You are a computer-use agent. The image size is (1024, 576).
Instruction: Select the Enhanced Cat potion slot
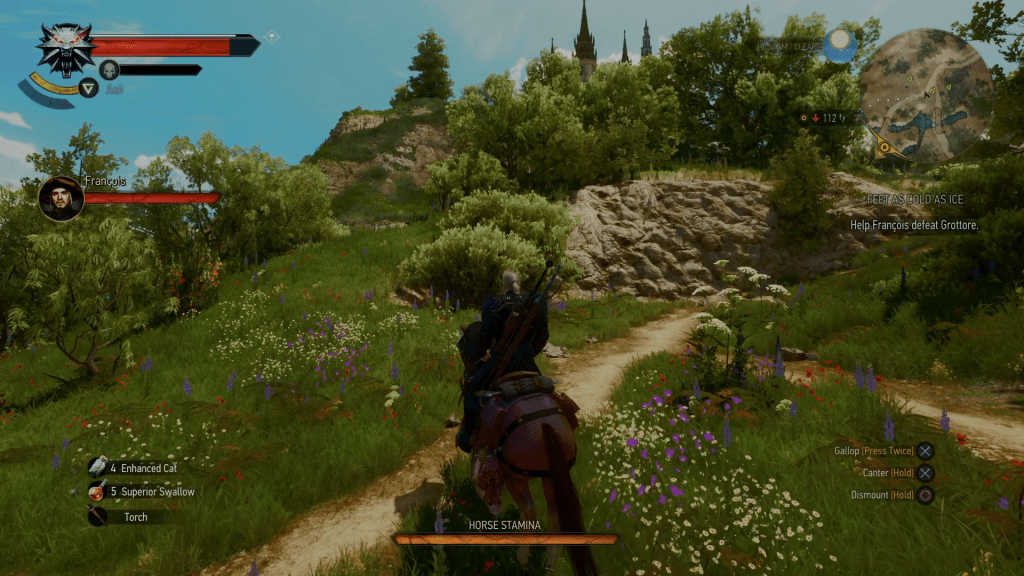click(x=98, y=467)
